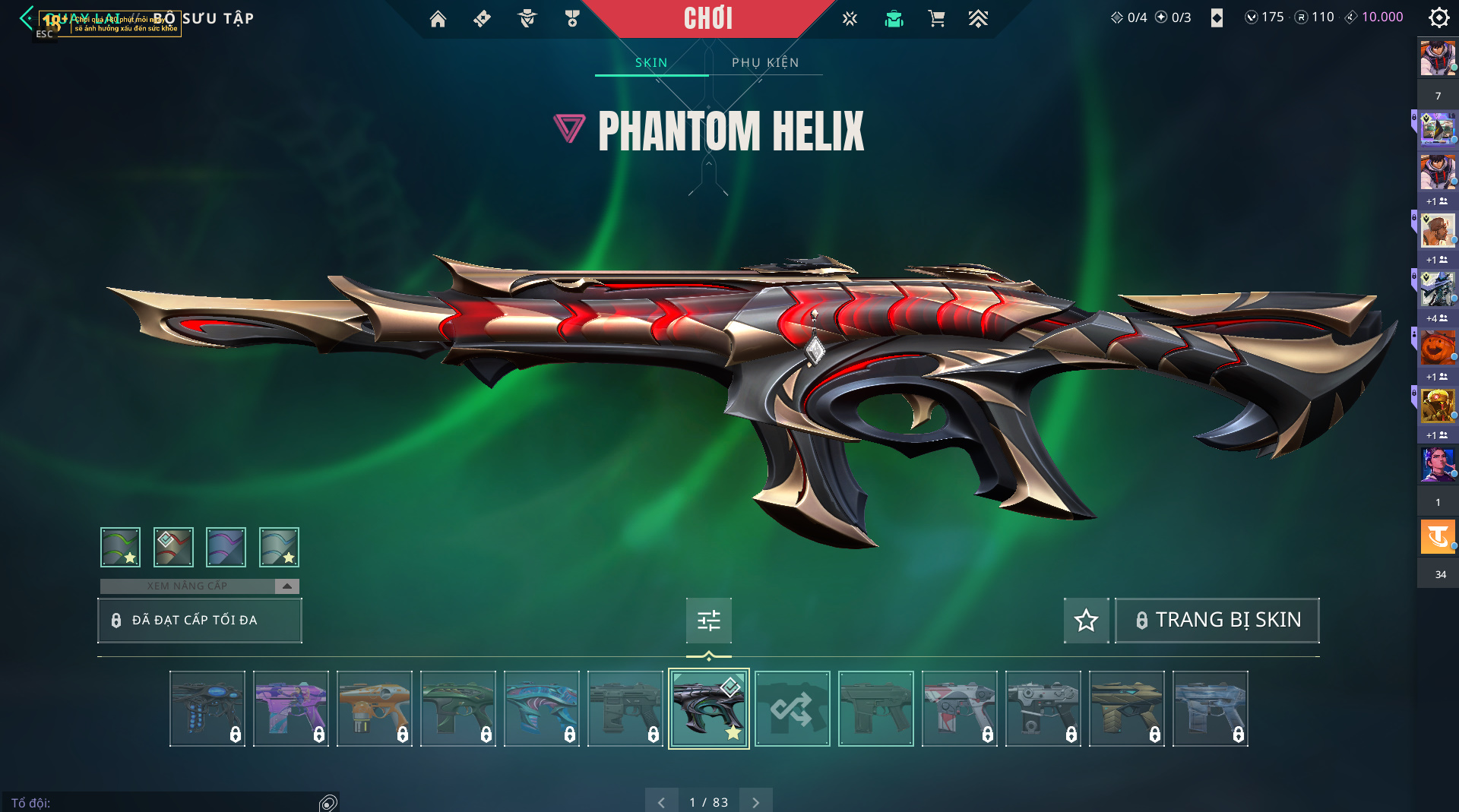Select the purple Phantom skin thumbnail
1459x812 pixels.
[x=291, y=708]
